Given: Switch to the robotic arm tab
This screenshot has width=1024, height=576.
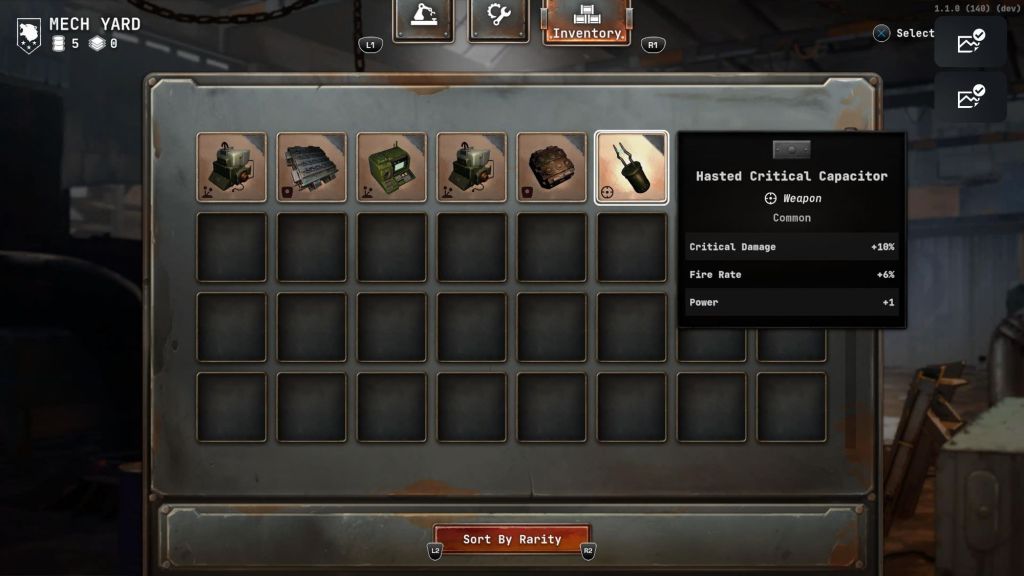Looking at the screenshot, I should (x=423, y=19).
